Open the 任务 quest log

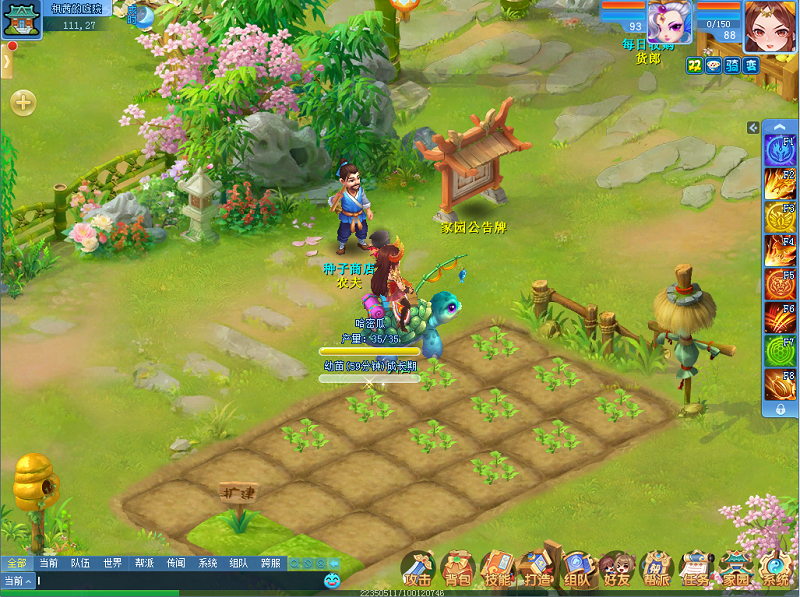click(696, 568)
